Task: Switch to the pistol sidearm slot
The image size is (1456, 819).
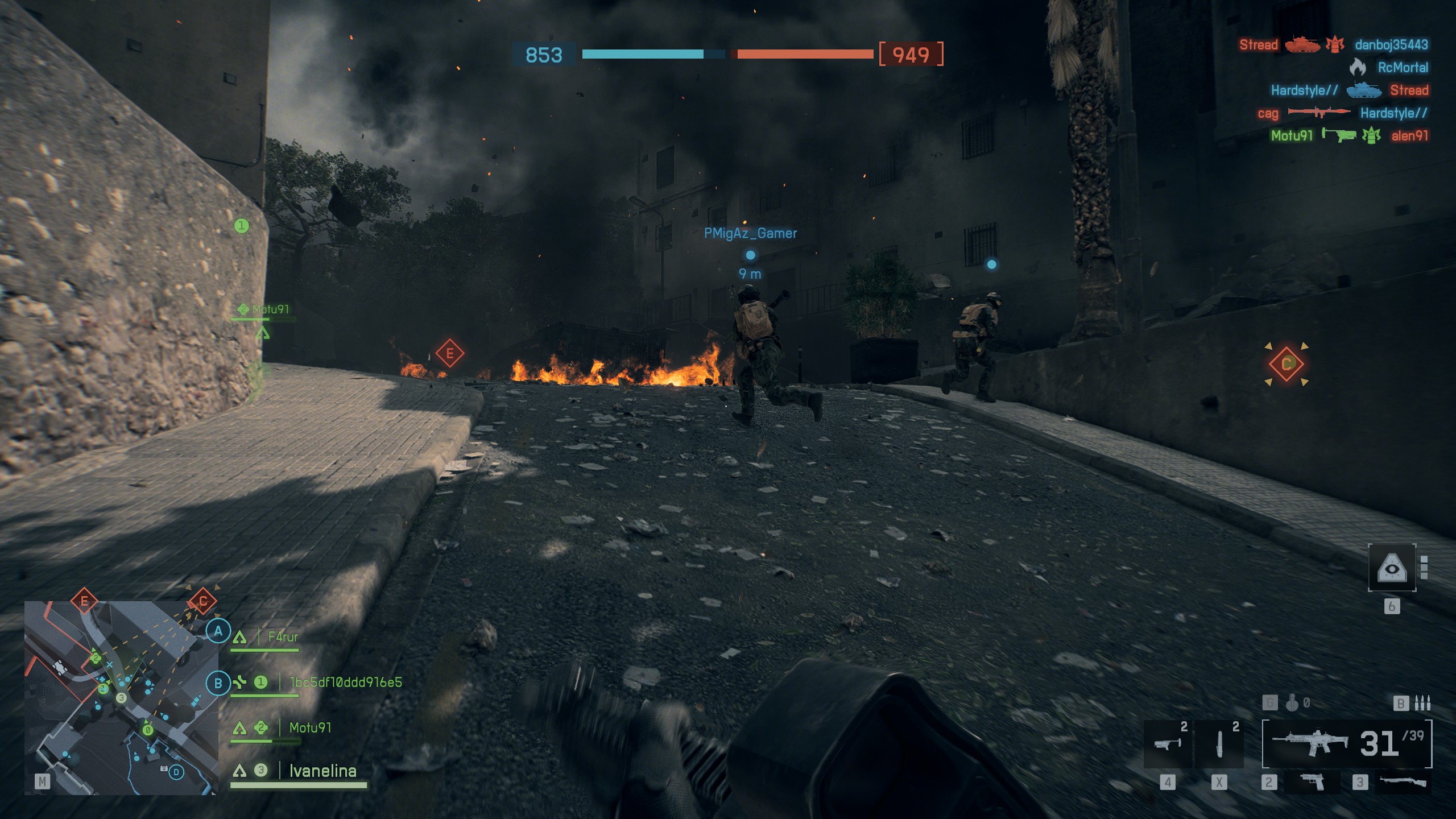Action: 1312,782
